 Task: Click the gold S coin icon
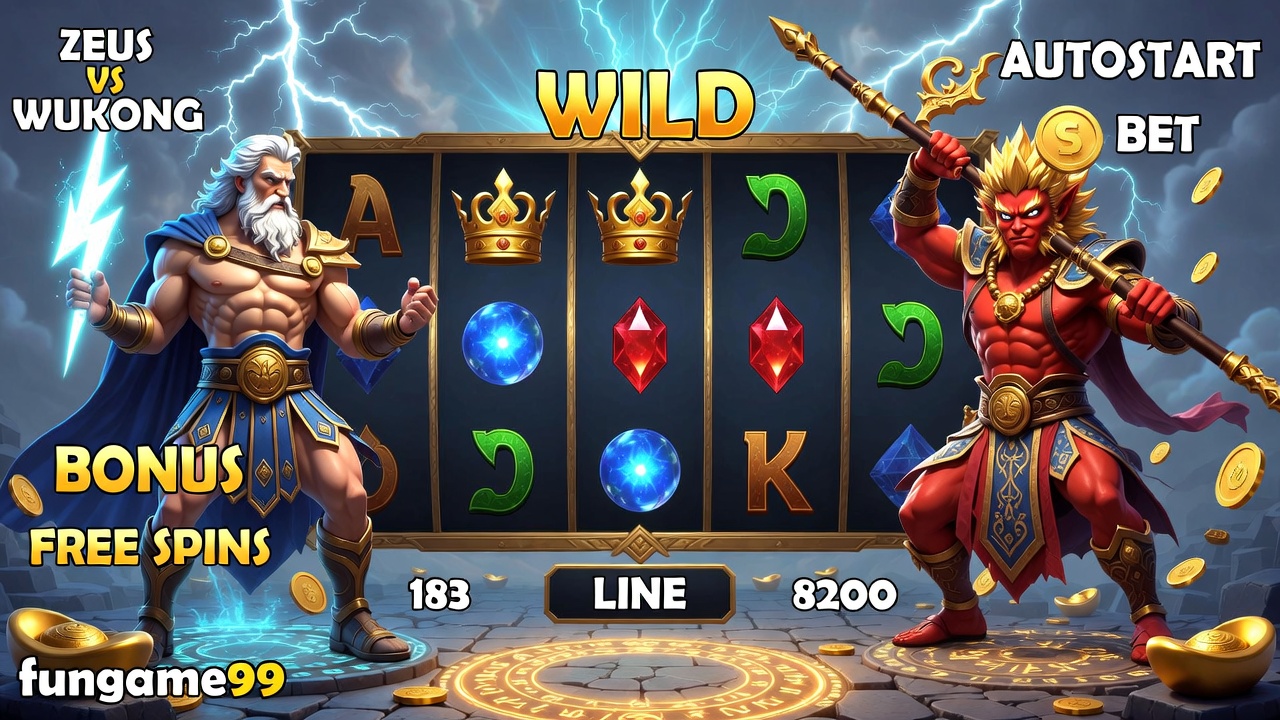pos(1069,137)
